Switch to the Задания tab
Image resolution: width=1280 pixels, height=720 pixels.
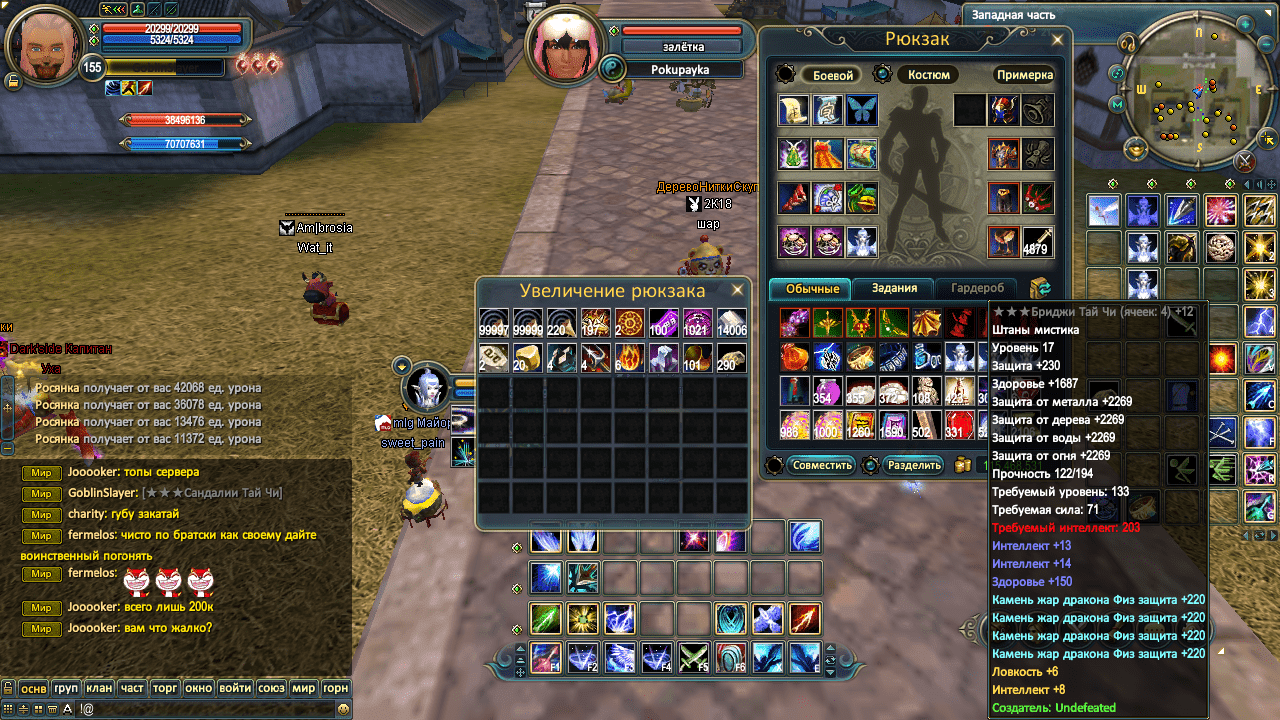point(894,288)
